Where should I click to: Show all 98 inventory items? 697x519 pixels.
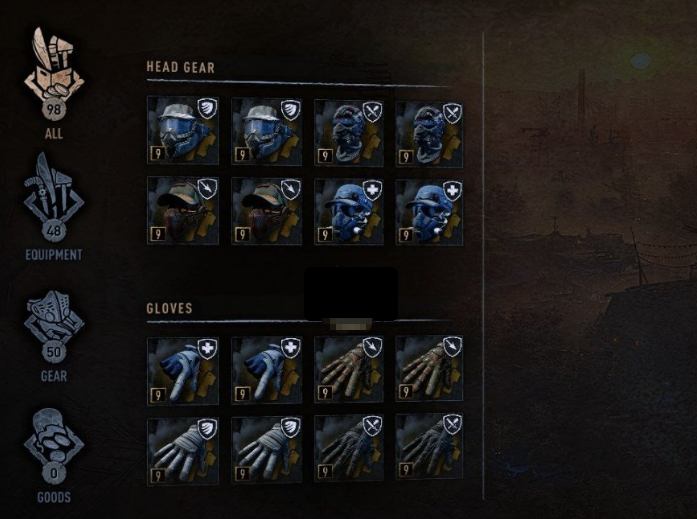coord(54,78)
